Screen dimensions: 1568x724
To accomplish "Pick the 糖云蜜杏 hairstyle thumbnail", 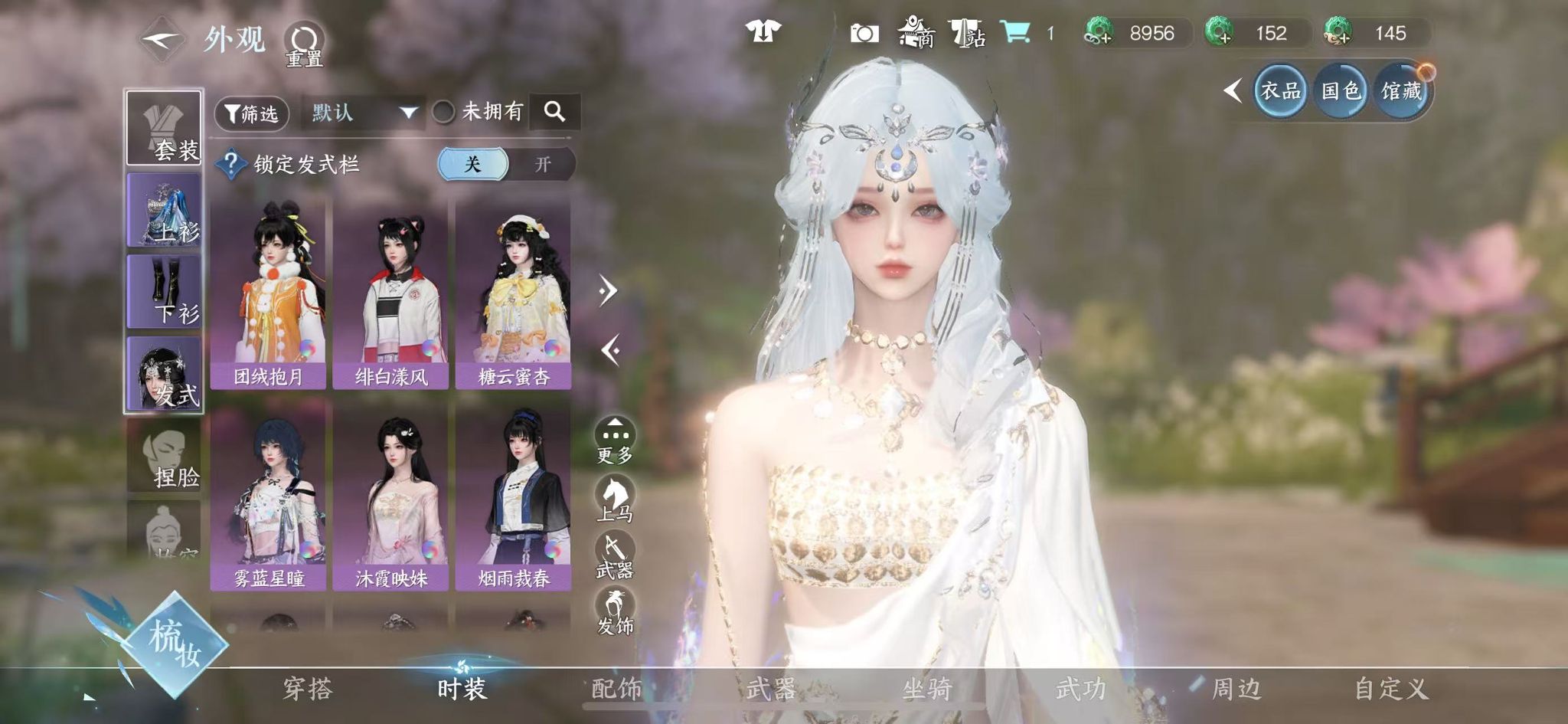I will pos(513,293).
